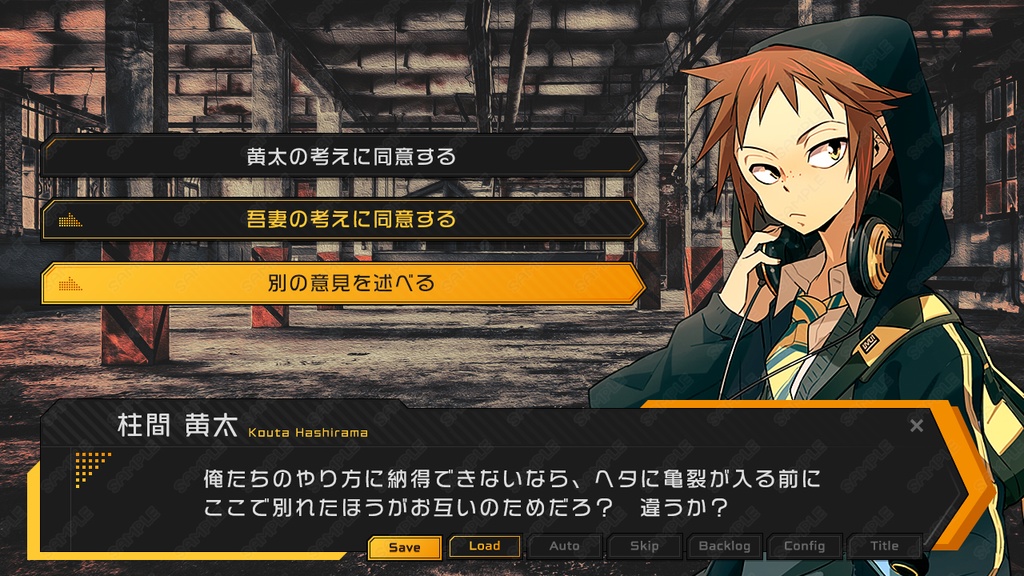
Task: Click the Save button
Action: point(404,547)
